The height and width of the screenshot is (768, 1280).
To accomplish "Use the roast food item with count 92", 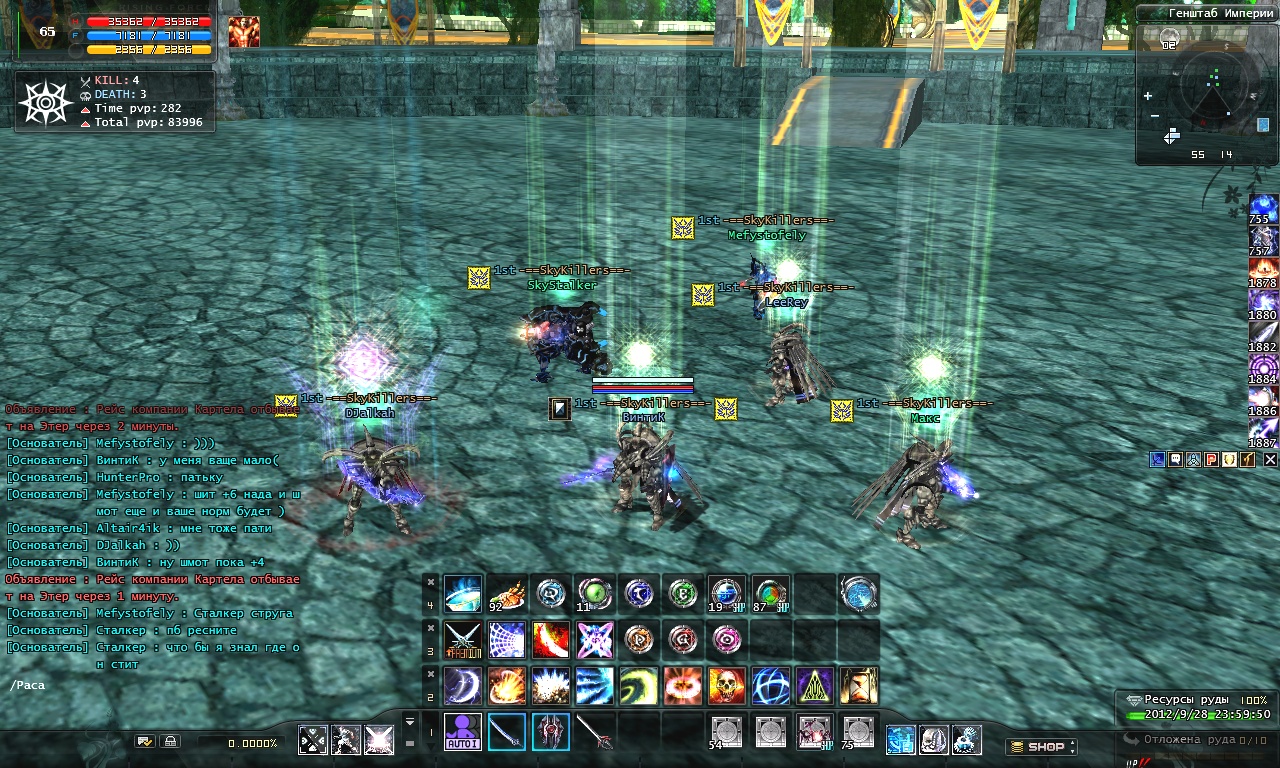I will [507, 594].
